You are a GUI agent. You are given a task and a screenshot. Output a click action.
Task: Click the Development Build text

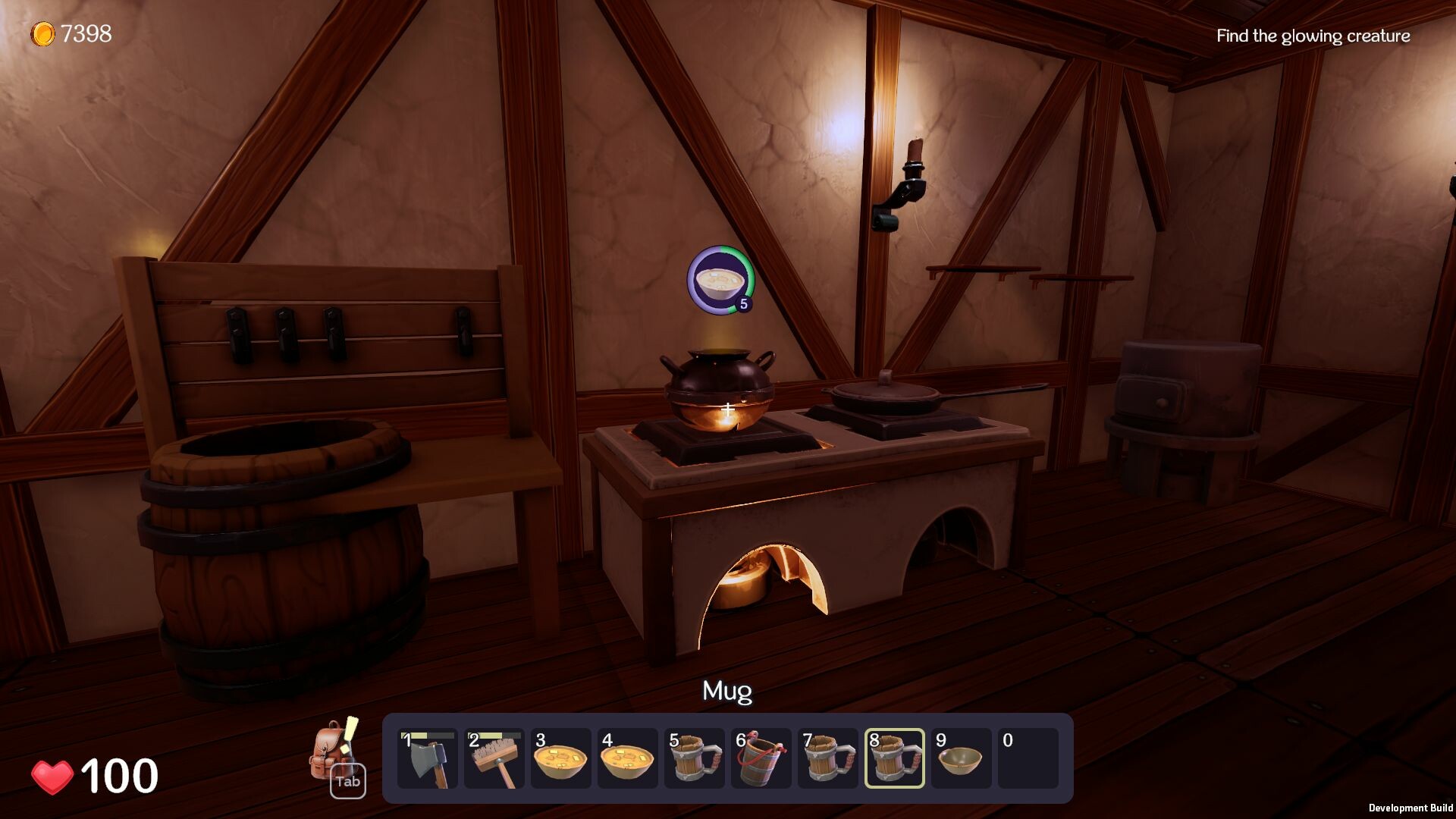click(x=1412, y=807)
